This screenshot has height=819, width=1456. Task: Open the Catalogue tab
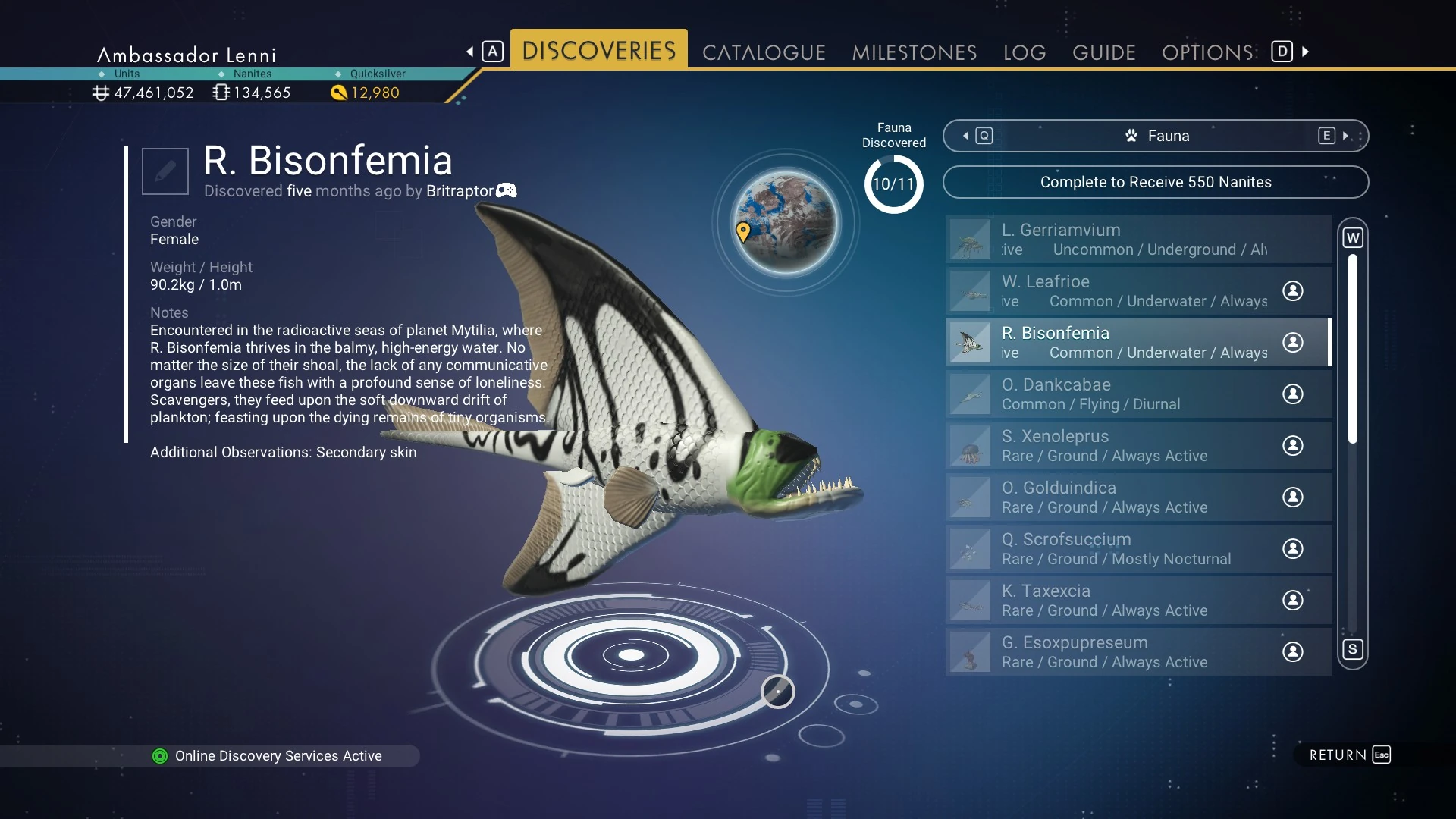point(763,52)
